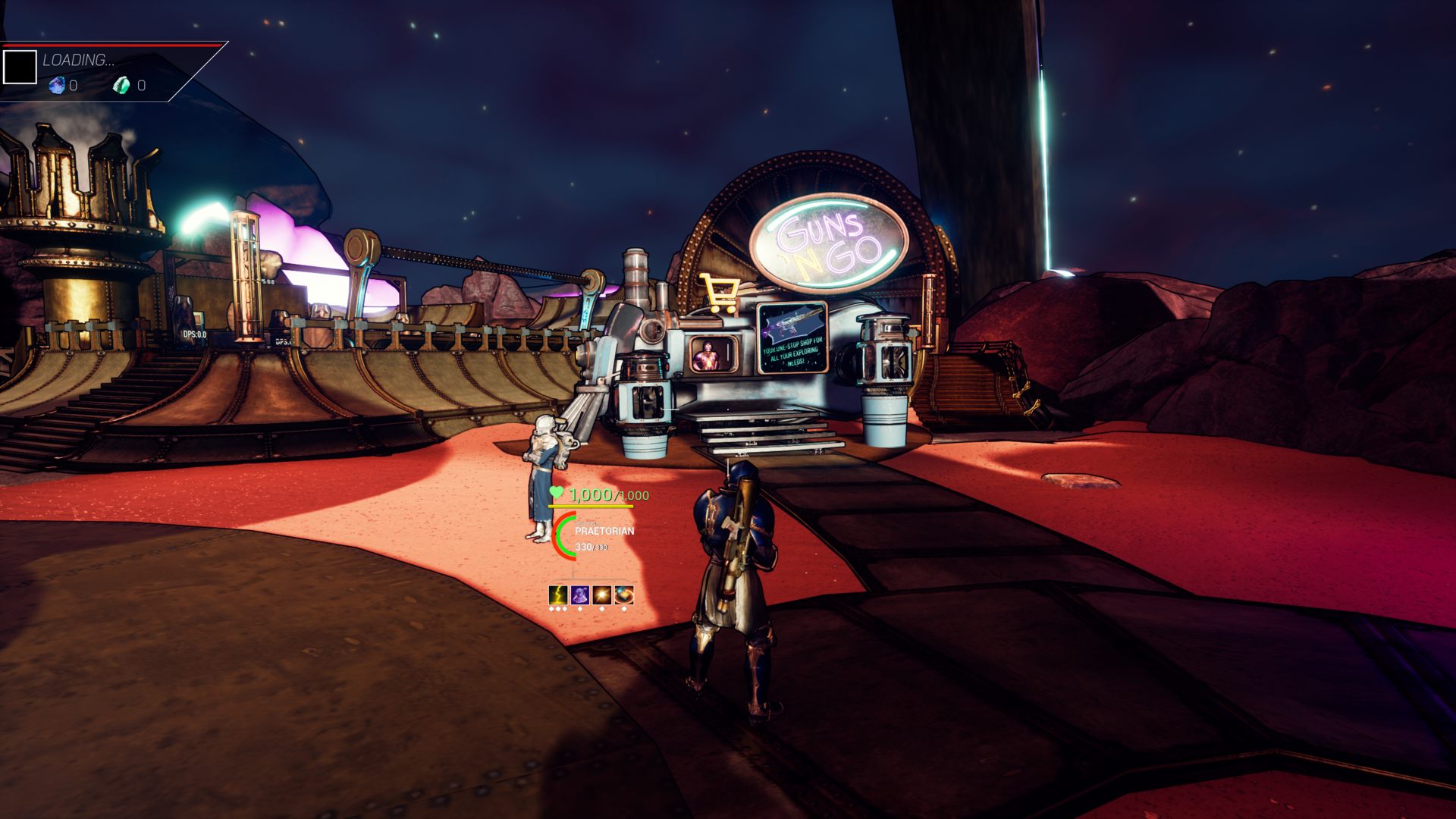Use the purple robot ability icon
Viewport: 1456px width, 819px height.
[580, 595]
